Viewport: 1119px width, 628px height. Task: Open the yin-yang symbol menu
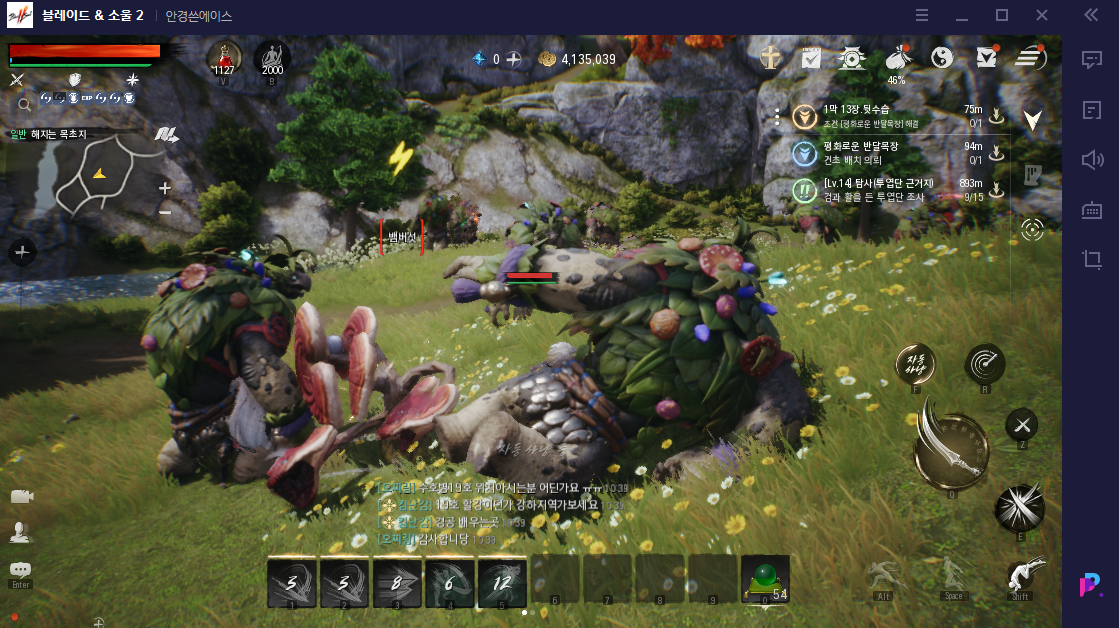point(941,57)
